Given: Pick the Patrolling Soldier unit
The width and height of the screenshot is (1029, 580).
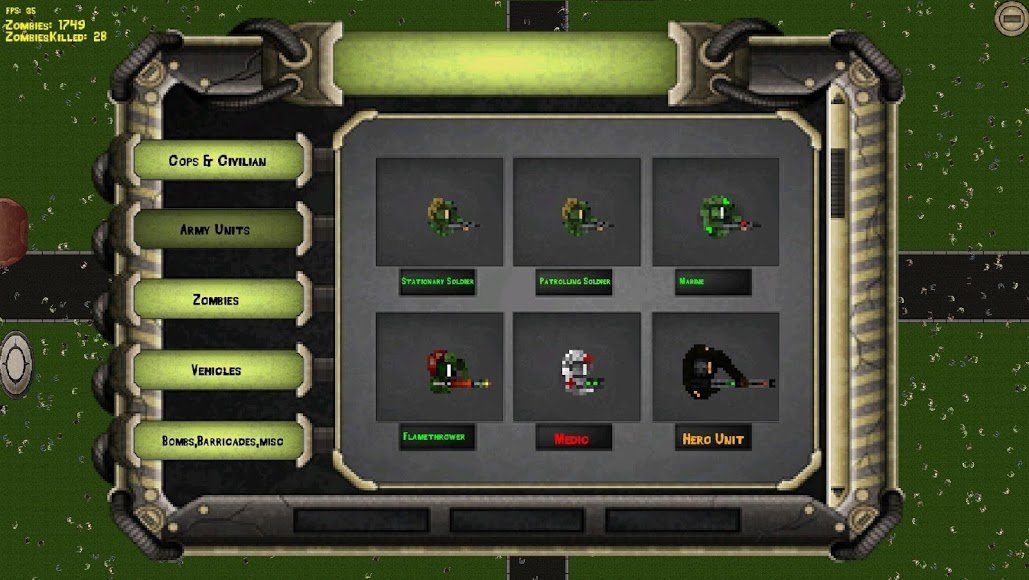Looking at the screenshot, I should tap(576, 212).
